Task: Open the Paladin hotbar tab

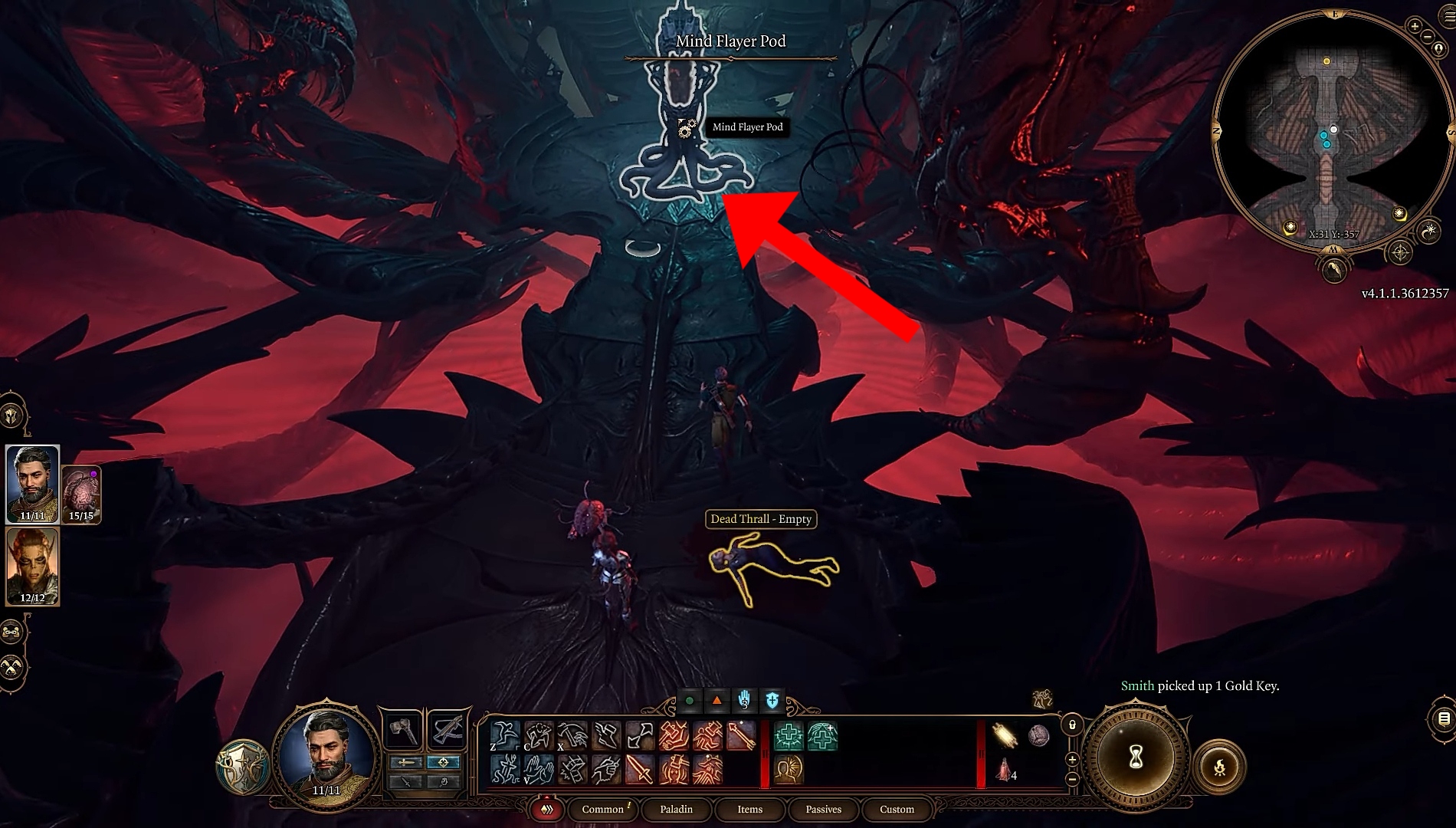Action: (677, 810)
